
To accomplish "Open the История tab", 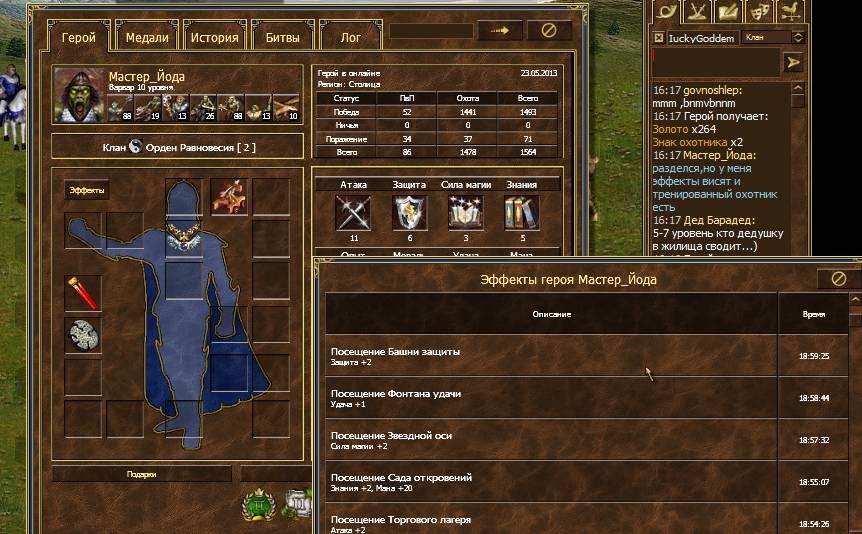I will click(x=215, y=38).
